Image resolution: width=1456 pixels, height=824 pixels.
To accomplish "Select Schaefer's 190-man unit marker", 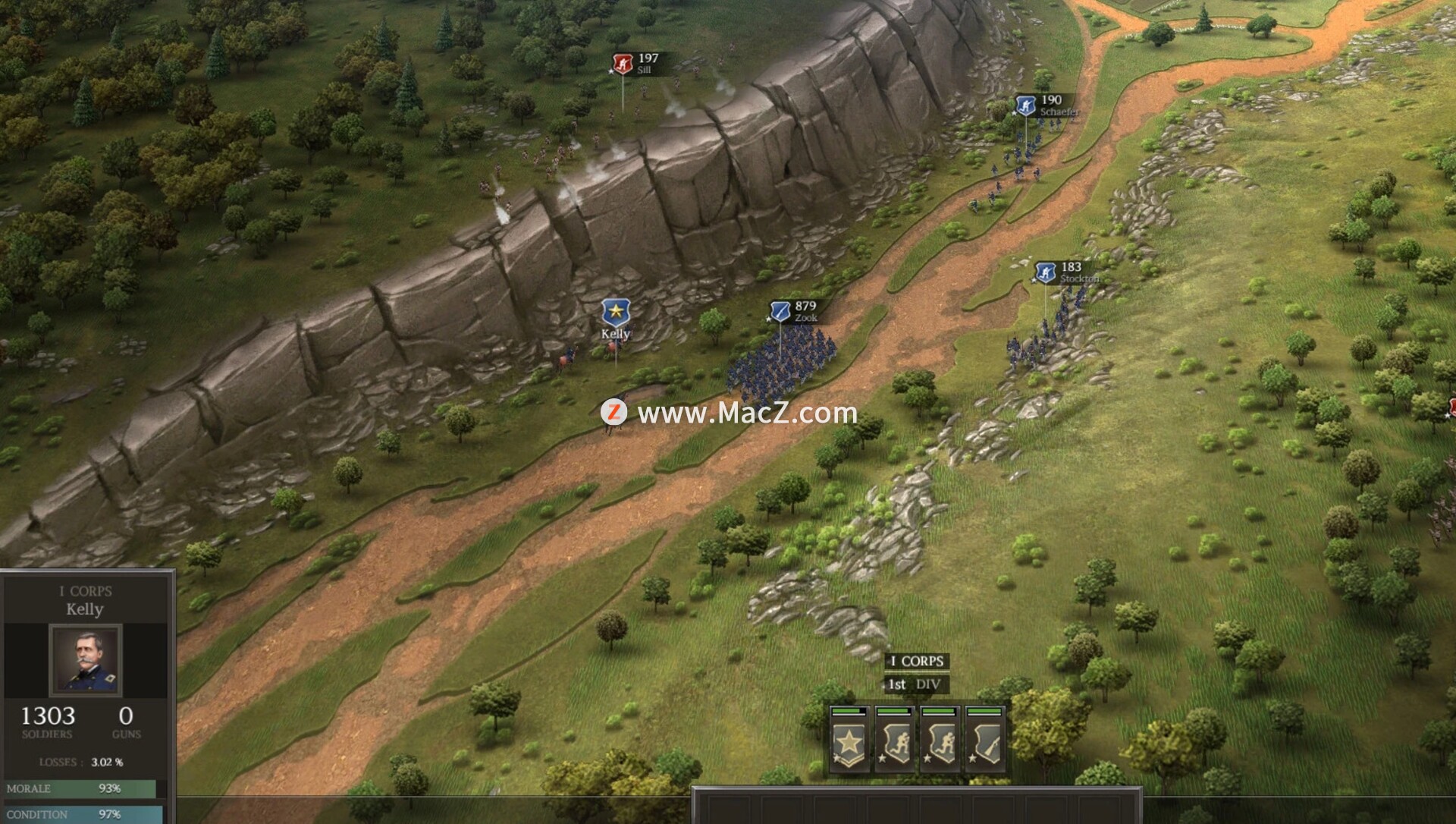I will [1025, 105].
